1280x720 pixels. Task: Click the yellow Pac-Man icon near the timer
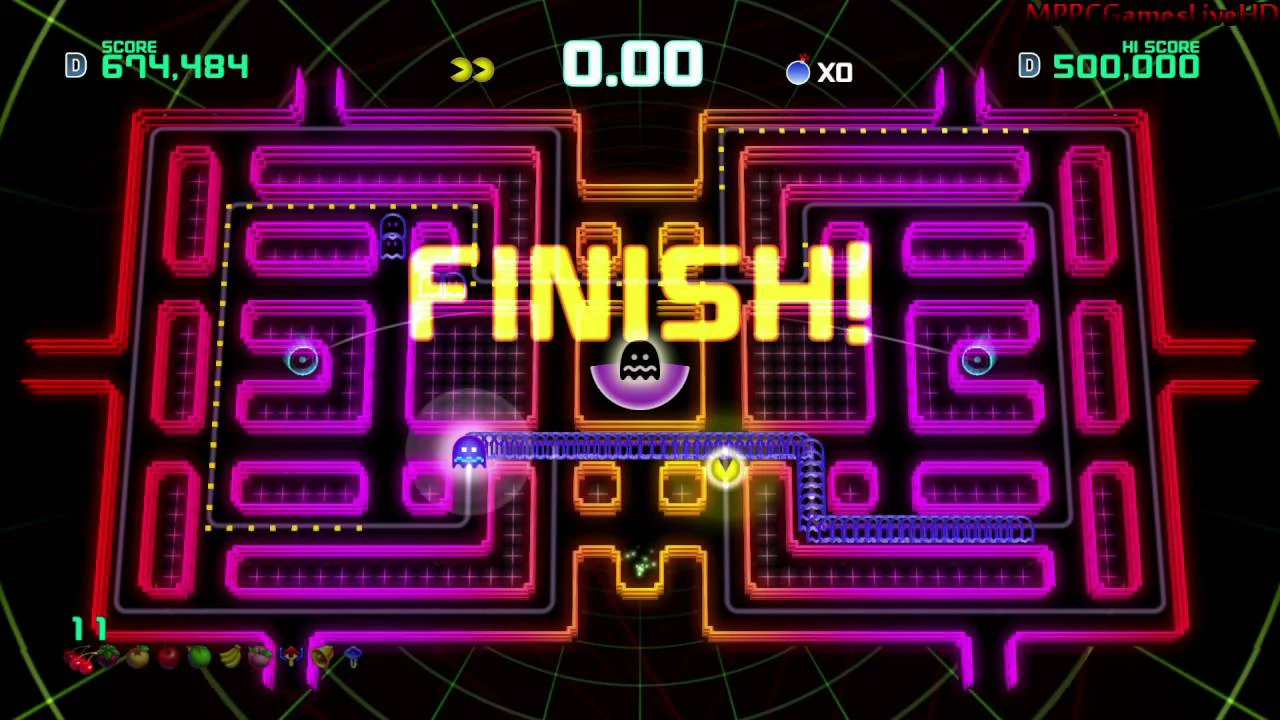[x=469, y=67]
